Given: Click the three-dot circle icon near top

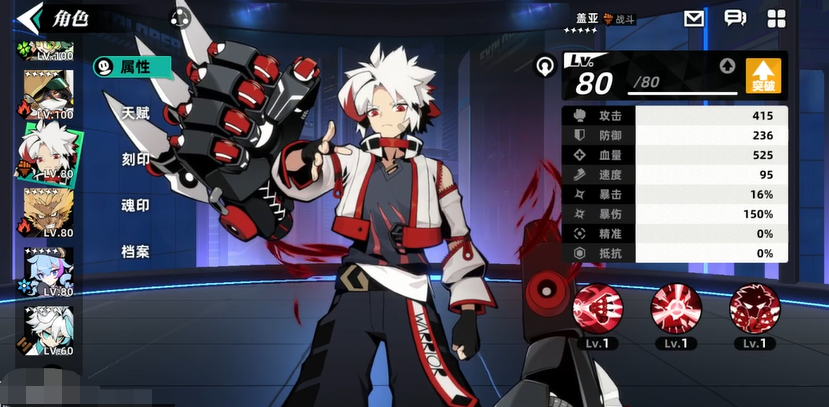Looking at the screenshot, I should (180, 17).
